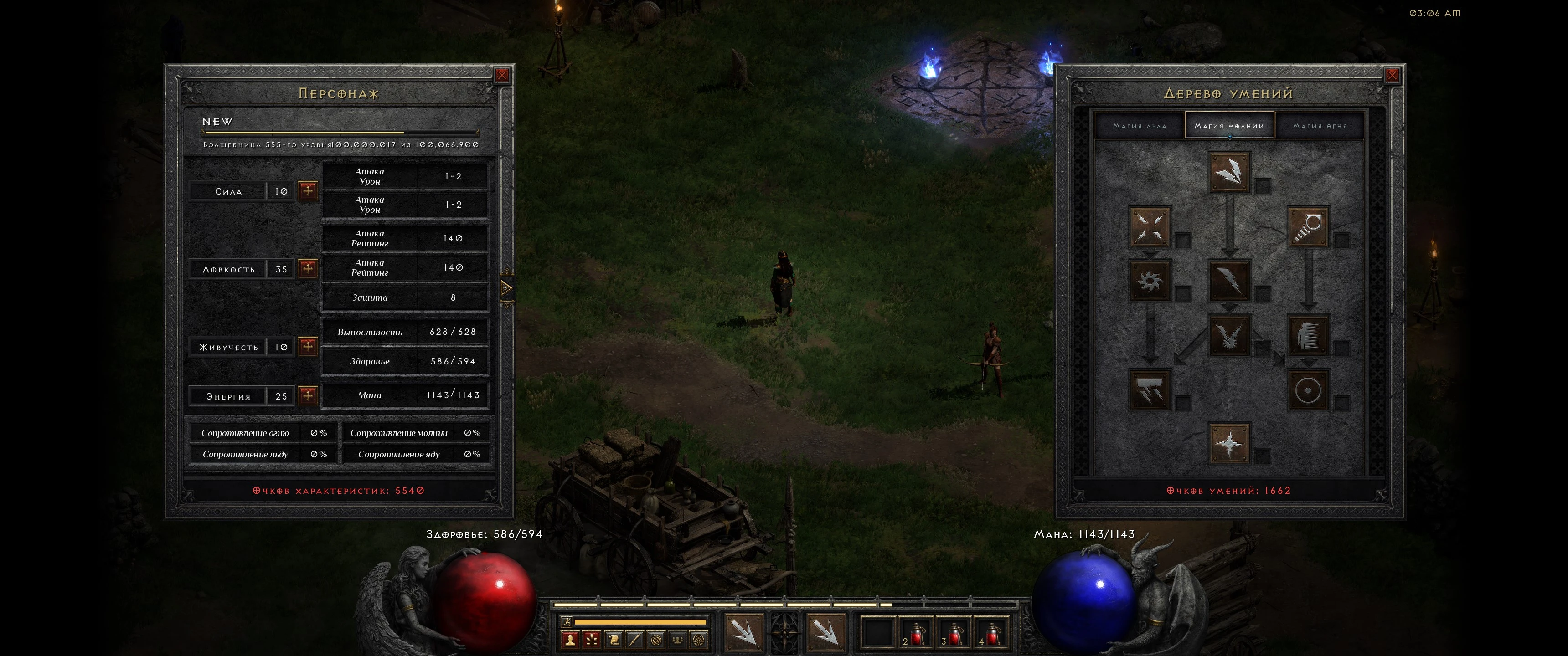Image resolution: width=1568 pixels, height=656 pixels.
Task: Add a point to Сила stat
Action: coord(307,190)
